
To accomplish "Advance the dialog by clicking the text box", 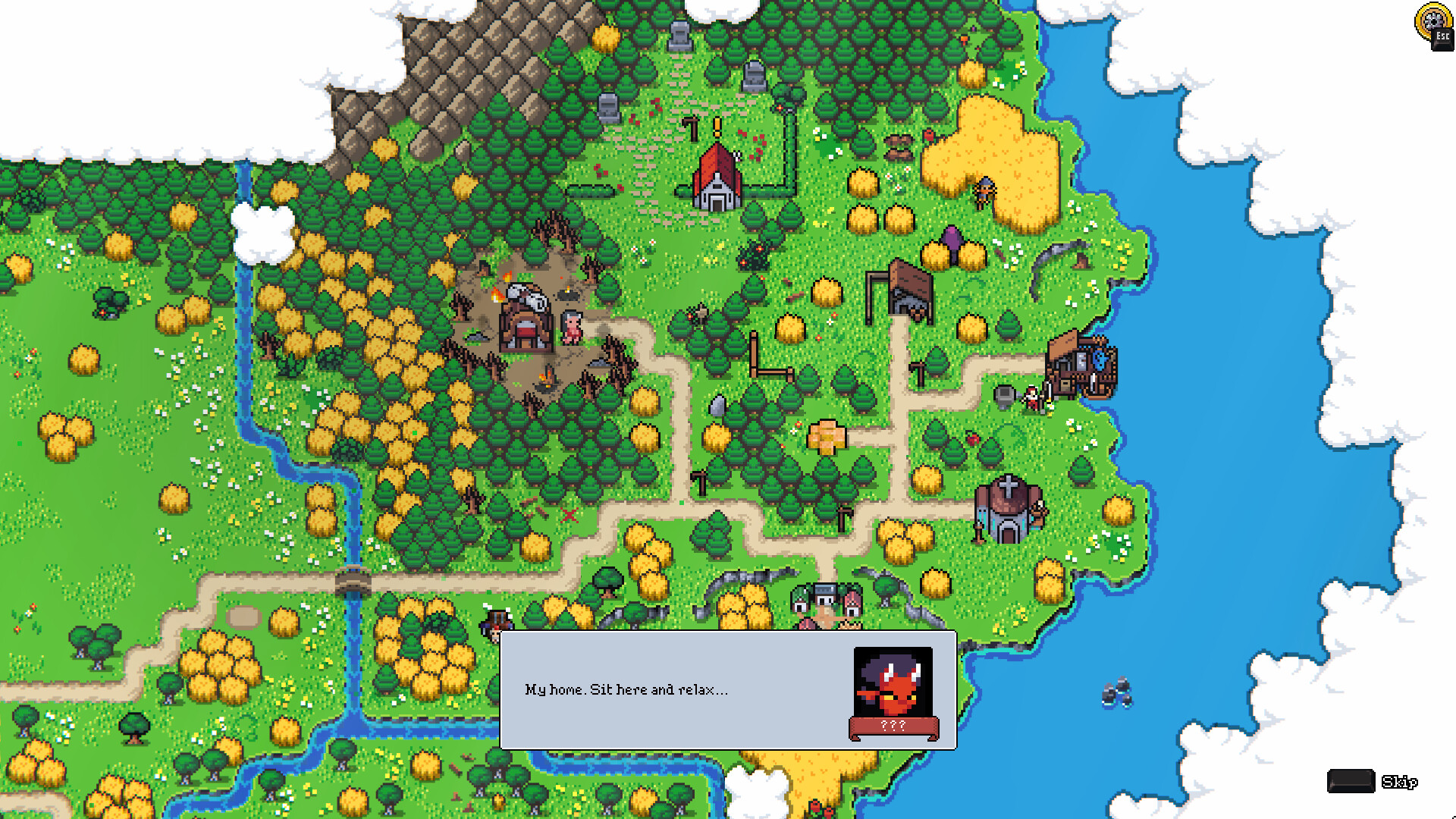I will click(x=682, y=690).
